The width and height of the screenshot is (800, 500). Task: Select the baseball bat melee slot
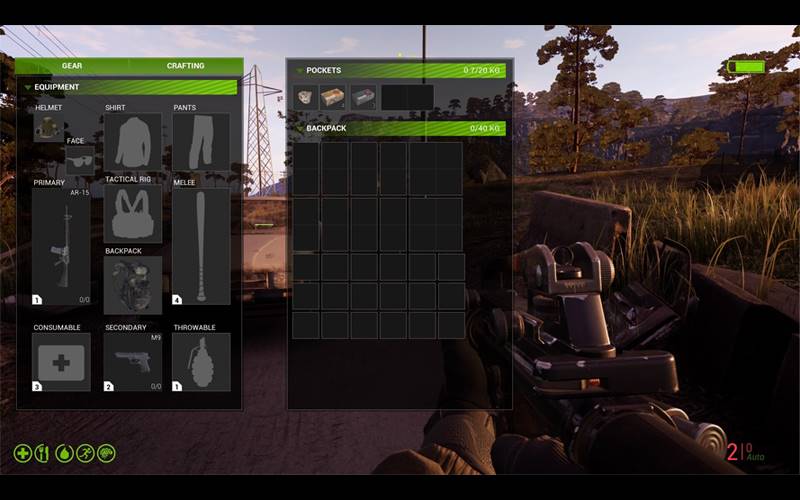tap(200, 246)
